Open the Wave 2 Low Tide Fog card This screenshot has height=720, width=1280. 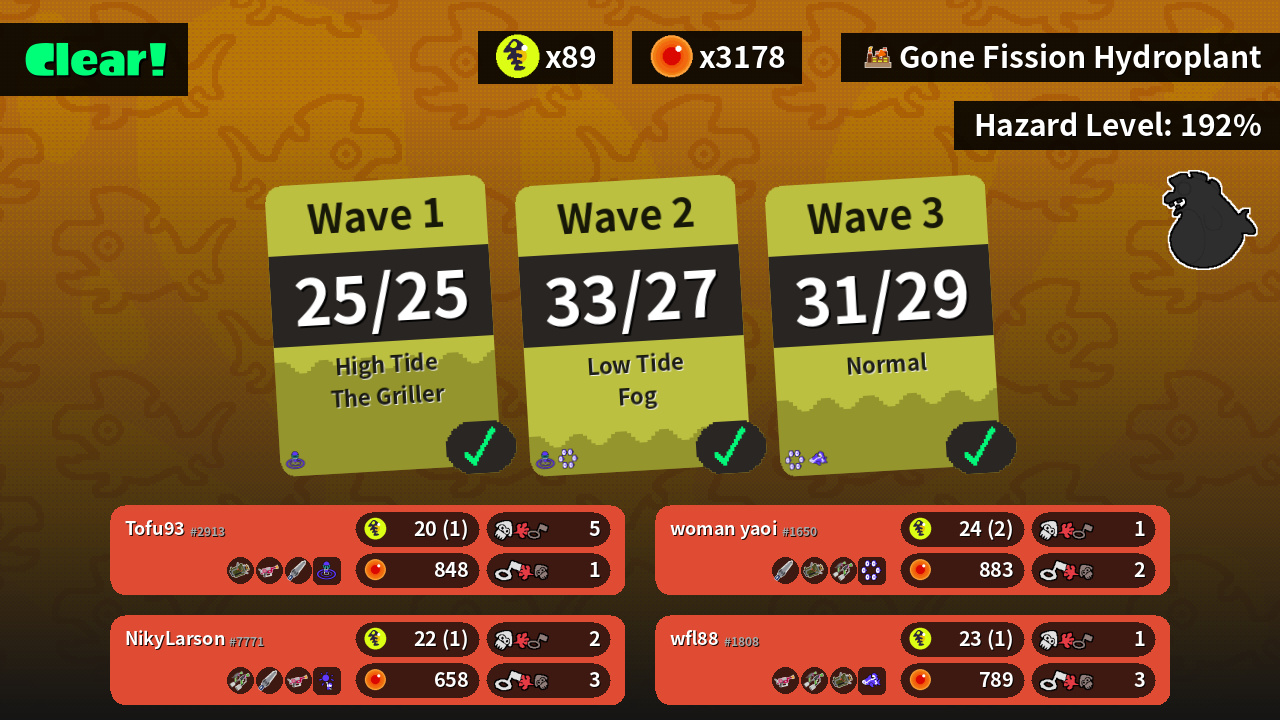[x=632, y=325]
